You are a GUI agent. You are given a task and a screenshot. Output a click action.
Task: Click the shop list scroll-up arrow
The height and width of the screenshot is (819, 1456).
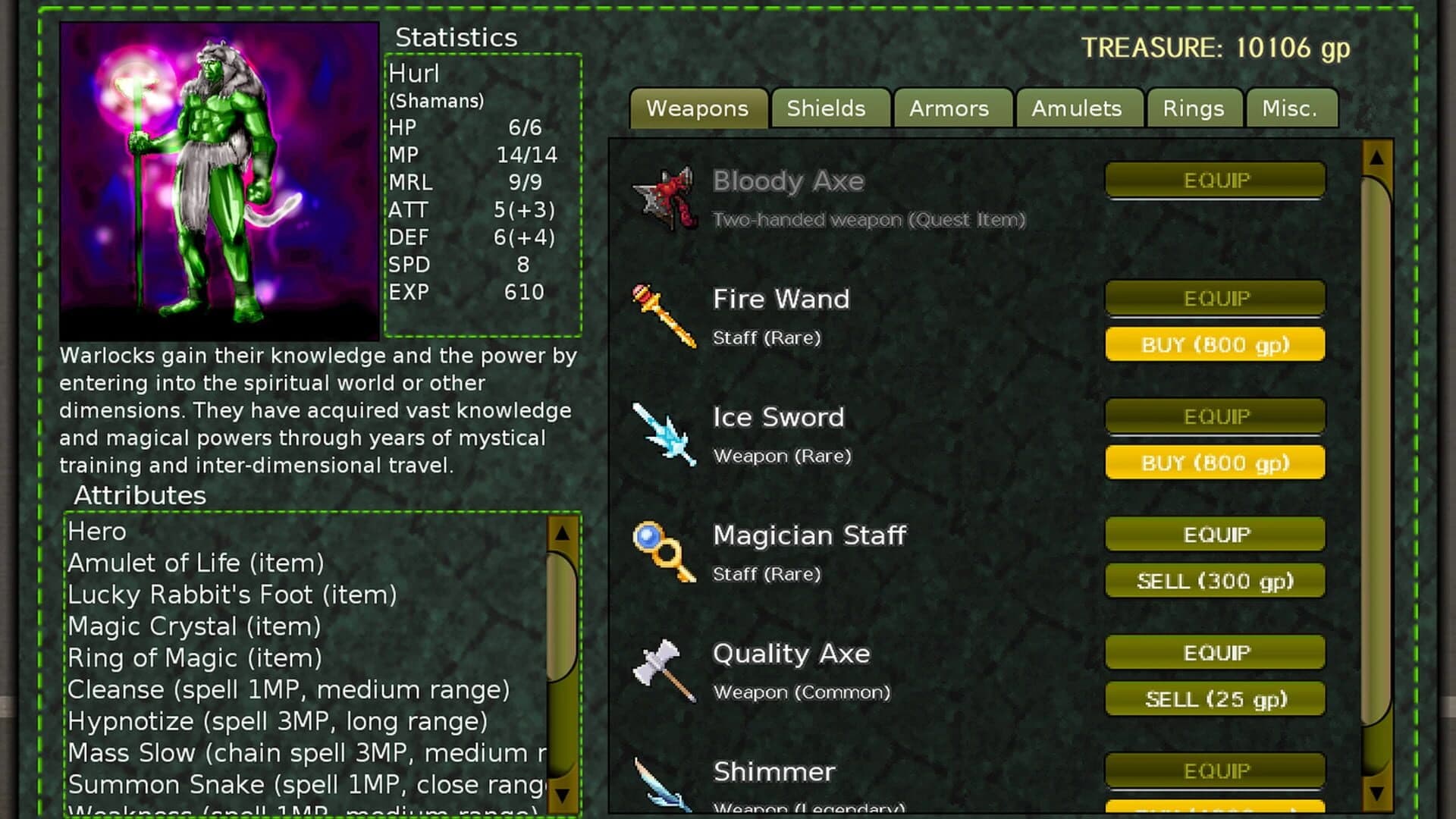tap(1375, 161)
